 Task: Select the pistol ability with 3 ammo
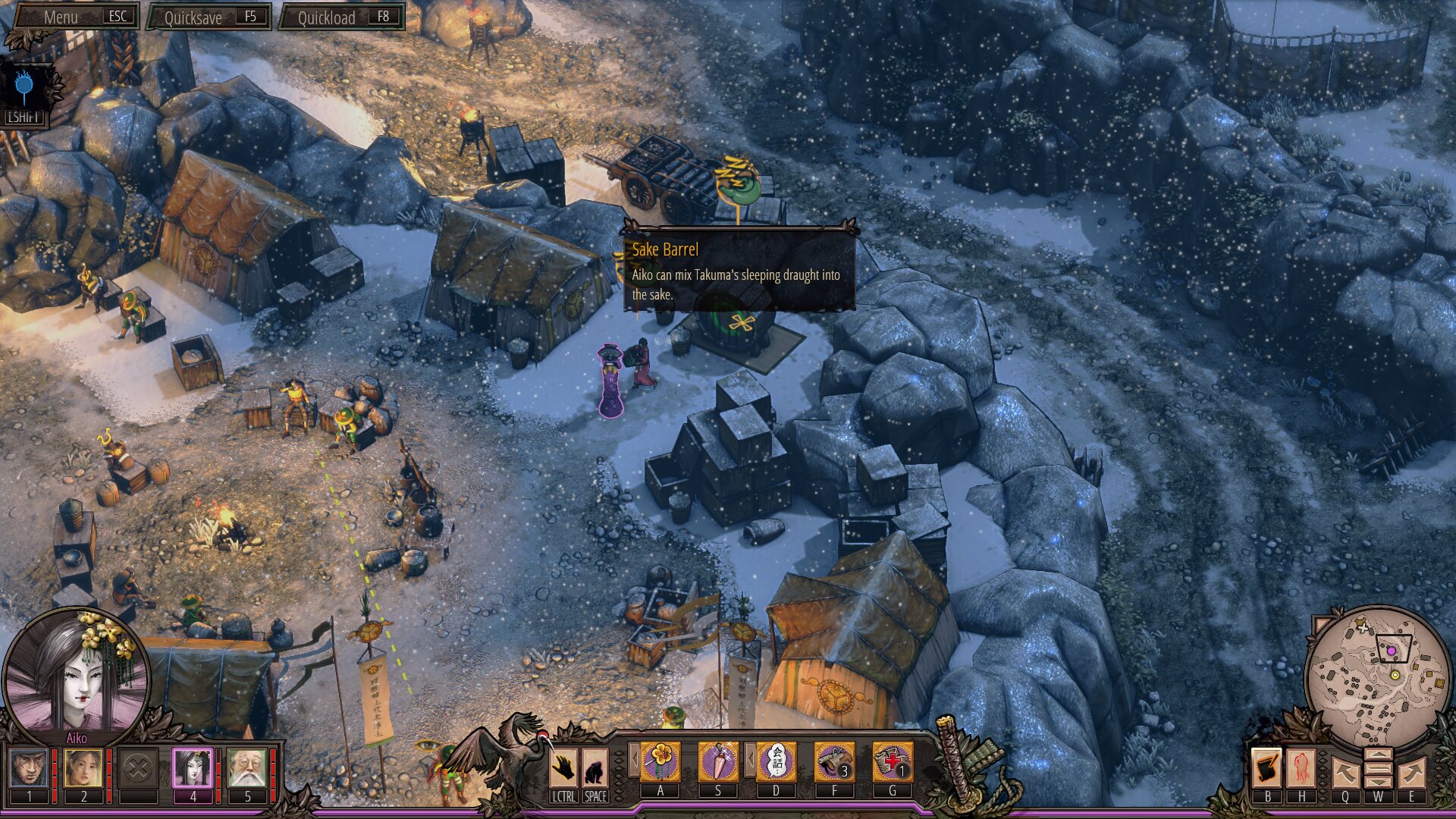(834, 761)
